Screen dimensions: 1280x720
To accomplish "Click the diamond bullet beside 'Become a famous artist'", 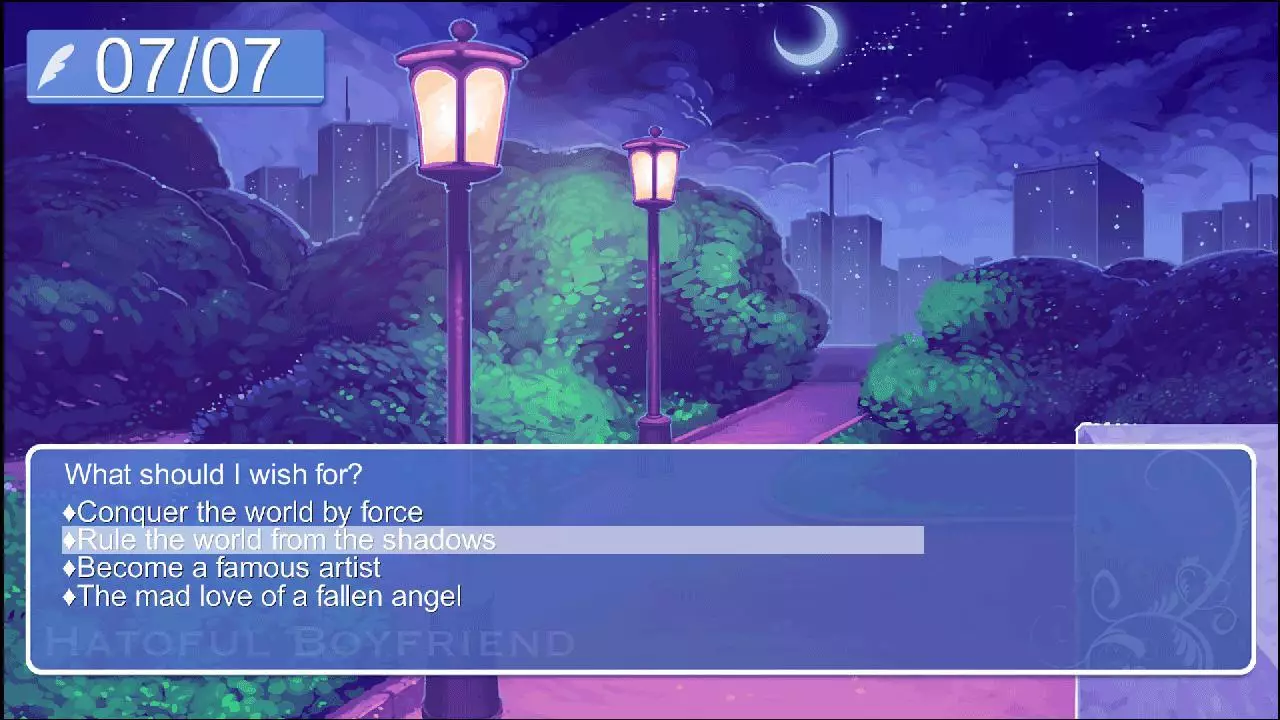I will [x=70, y=567].
